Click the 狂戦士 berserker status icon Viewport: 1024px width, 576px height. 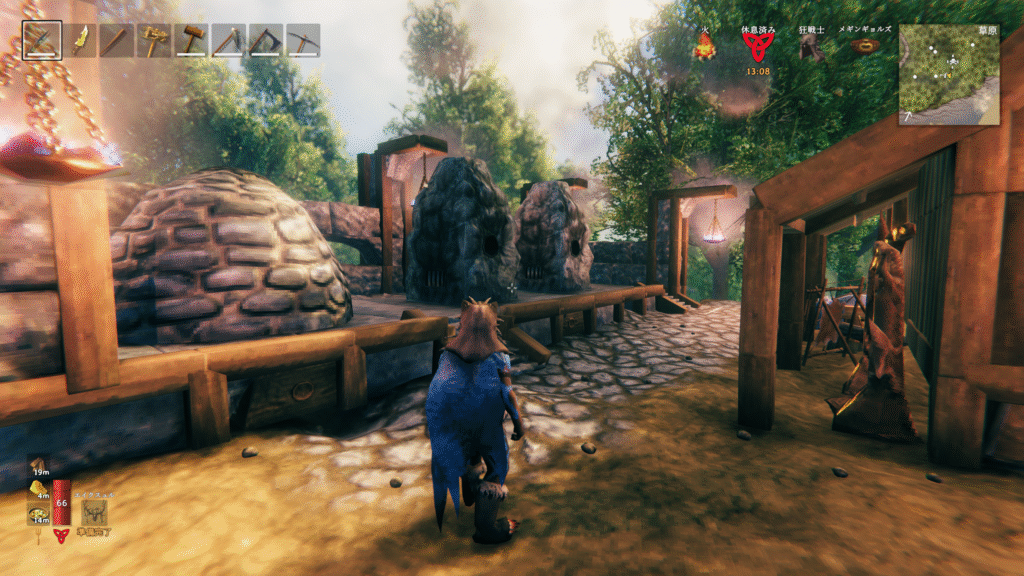point(811,47)
